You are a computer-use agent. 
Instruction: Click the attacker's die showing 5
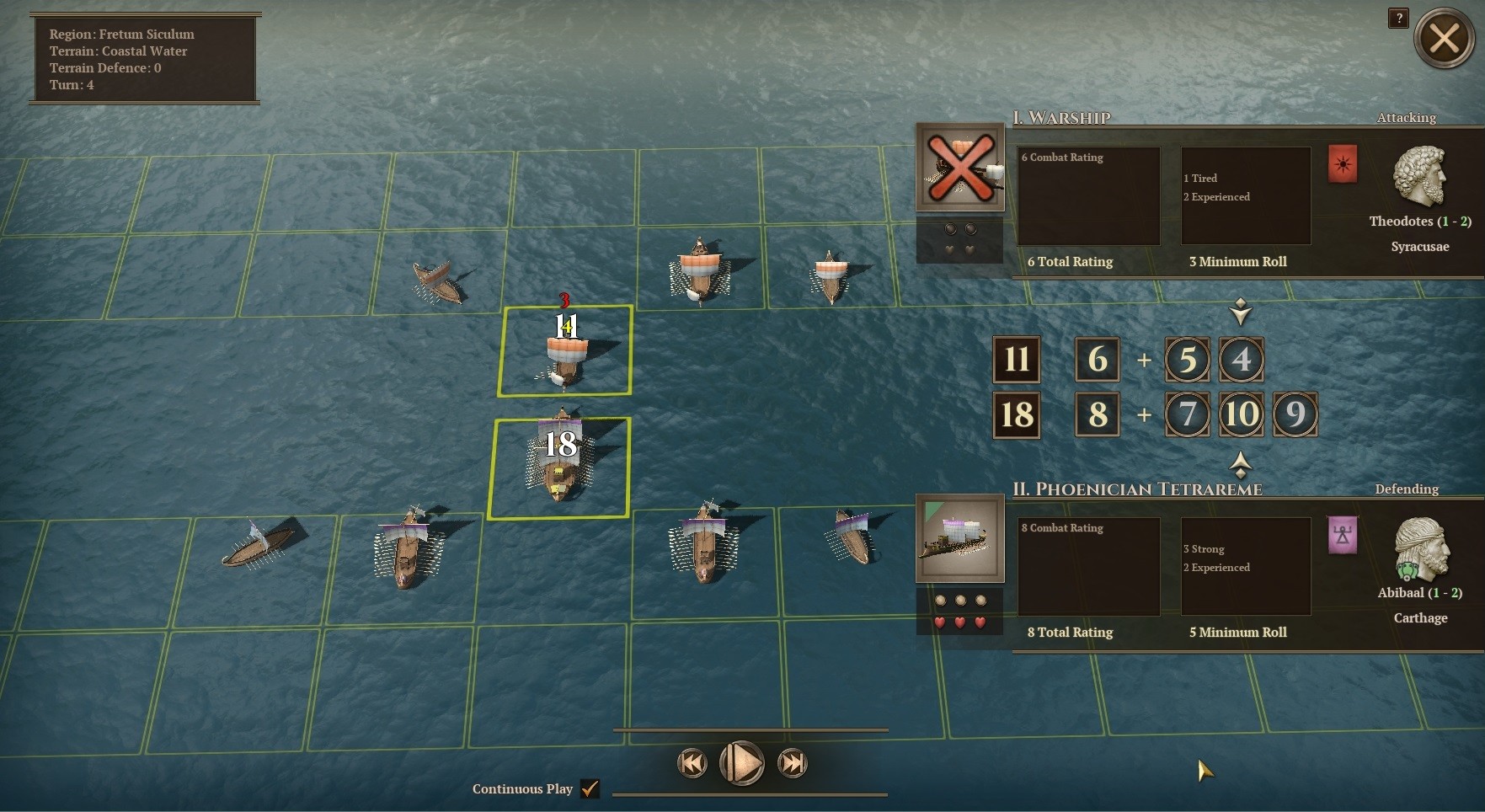tap(1188, 360)
